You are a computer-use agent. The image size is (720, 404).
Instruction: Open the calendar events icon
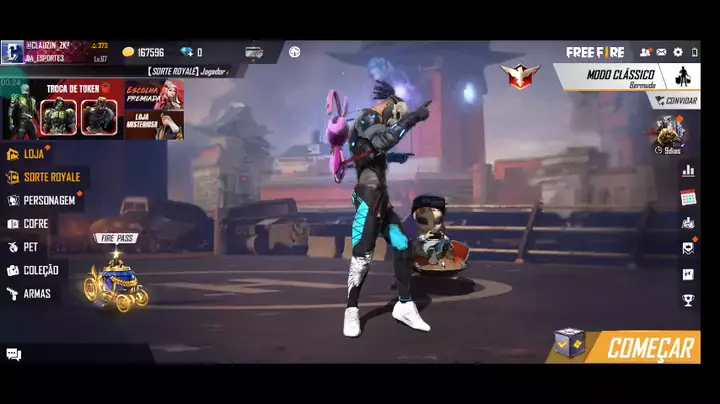(x=688, y=198)
